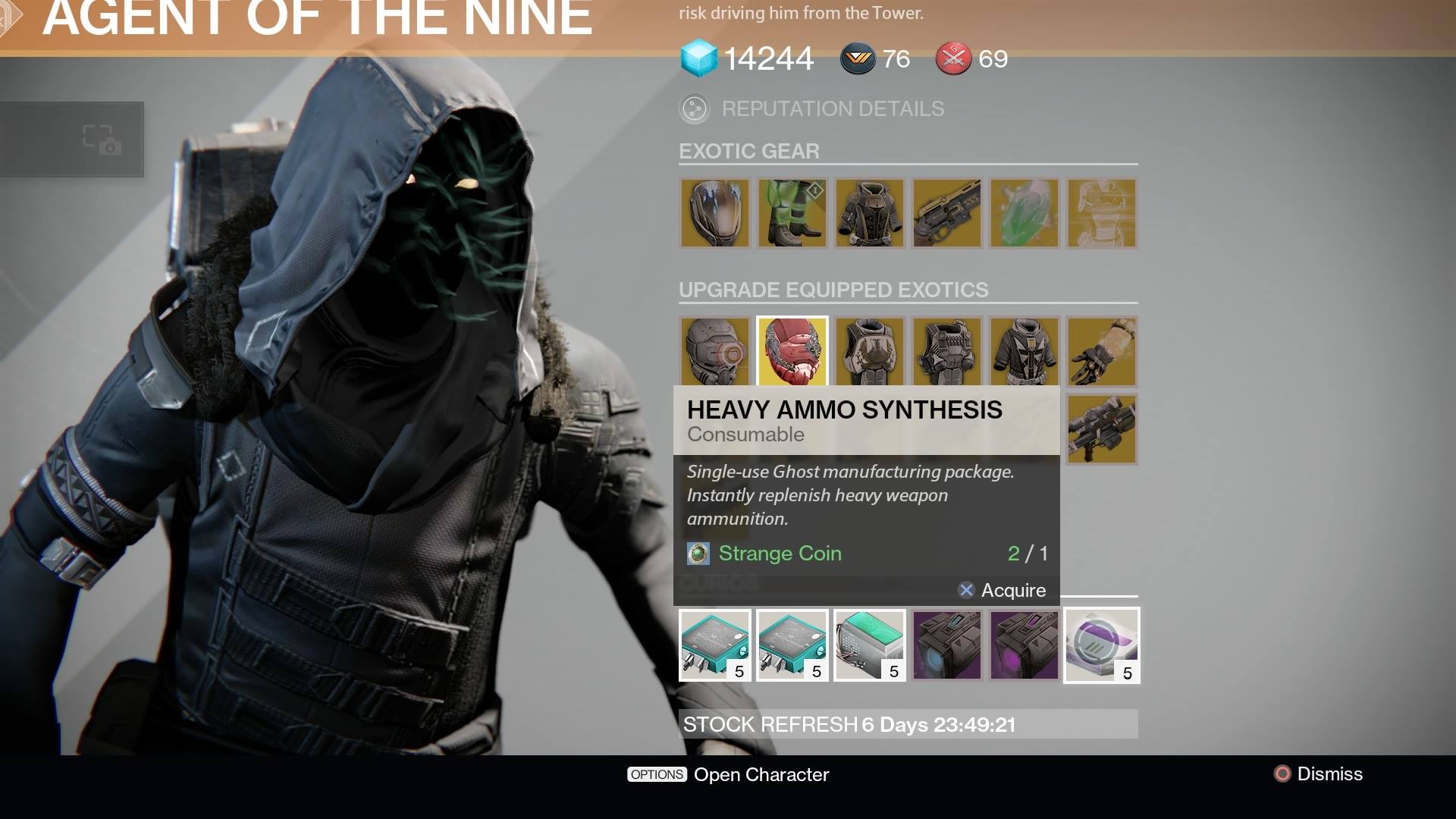Select the green Plasma Drive consumable
Image resolution: width=1456 pixels, height=819 pixels.
[869, 645]
